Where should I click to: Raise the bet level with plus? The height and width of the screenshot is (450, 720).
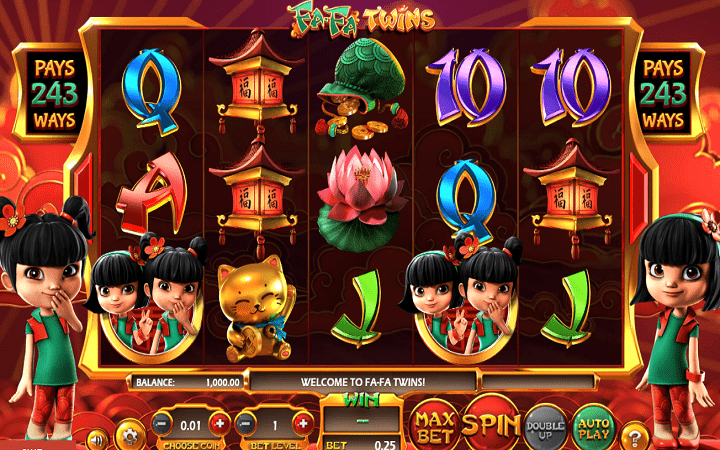[305, 423]
